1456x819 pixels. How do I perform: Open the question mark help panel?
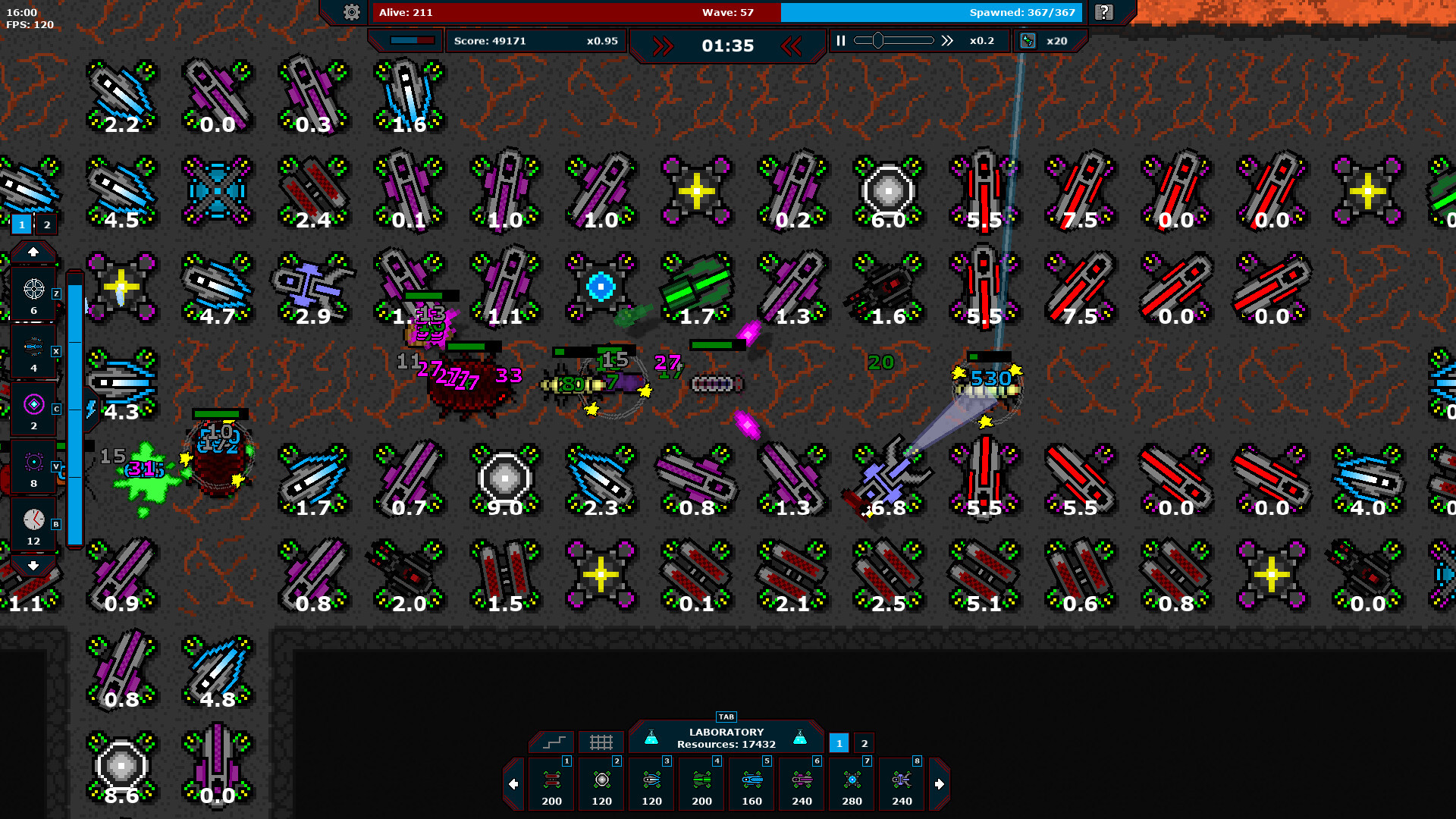point(1104,12)
